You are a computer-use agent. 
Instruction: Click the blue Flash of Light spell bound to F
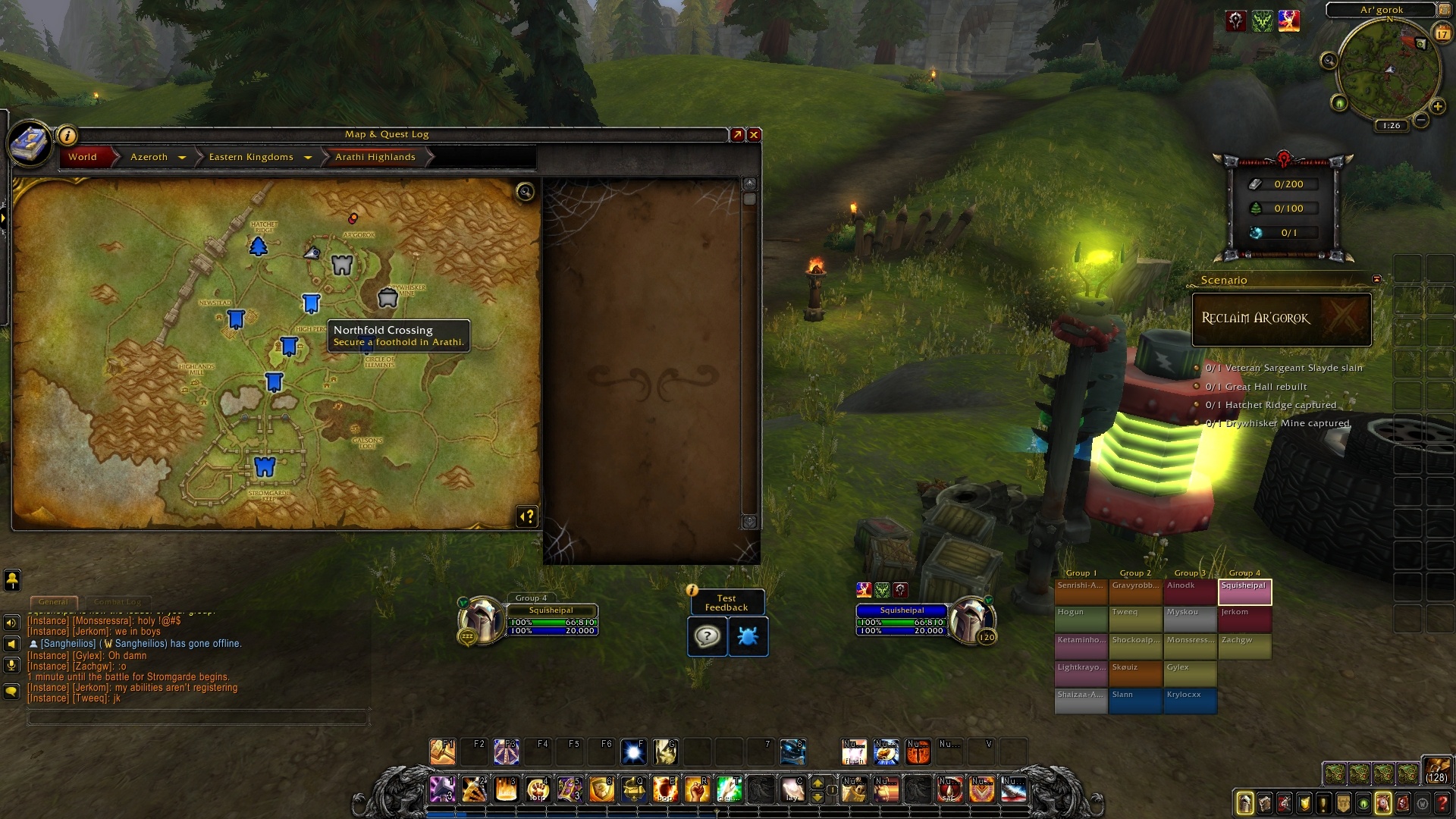pyautogui.click(x=634, y=752)
